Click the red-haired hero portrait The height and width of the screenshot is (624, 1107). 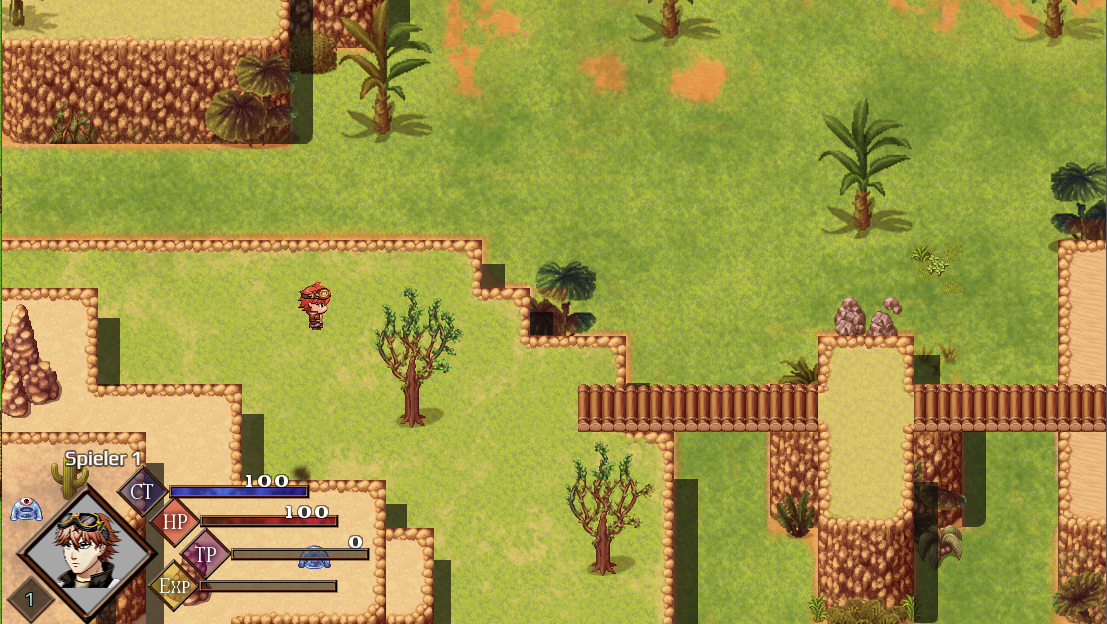(x=86, y=551)
